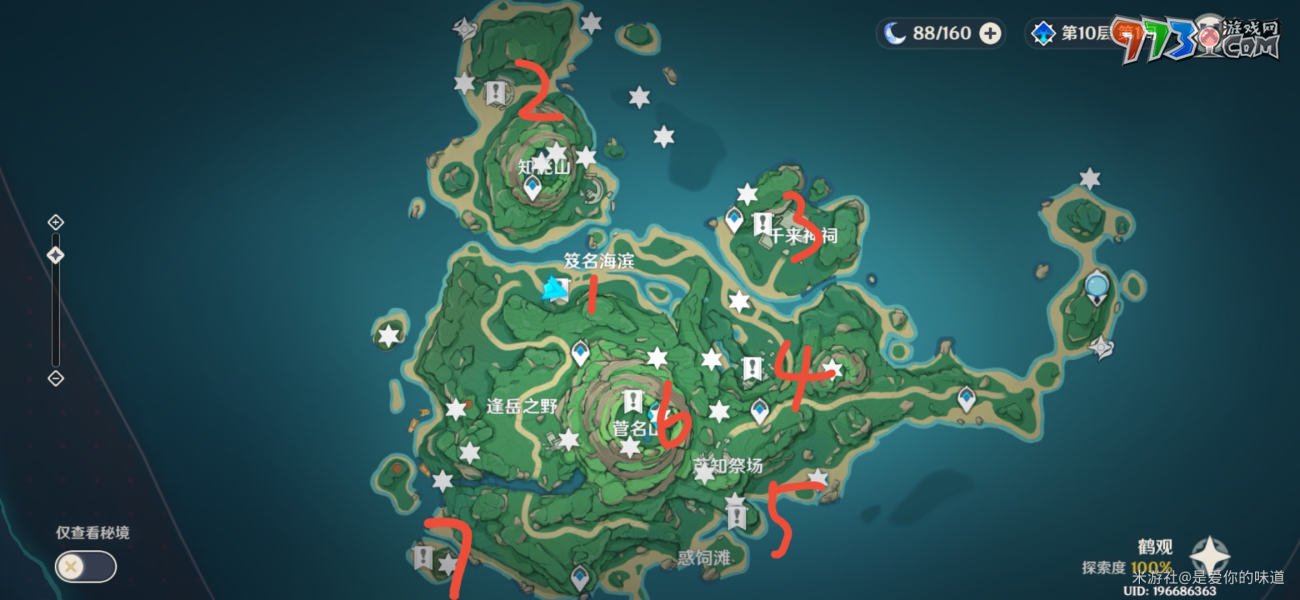This screenshot has height=600, width=1300.
Task: Select the teleport waypoint east of 菅名山
Action: pyautogui.click(x=759, y=408)
